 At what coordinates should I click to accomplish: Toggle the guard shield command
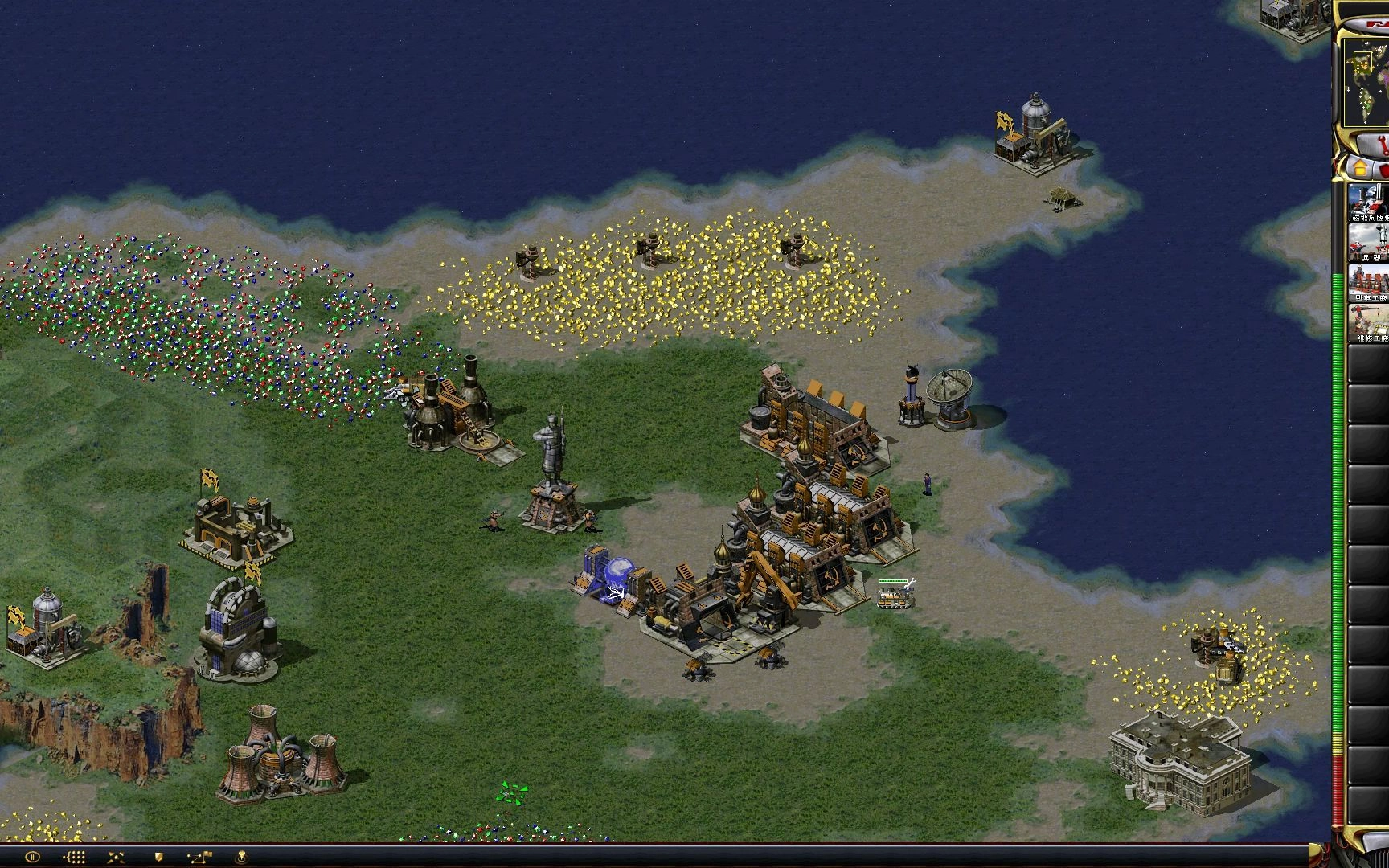[158, 858]
